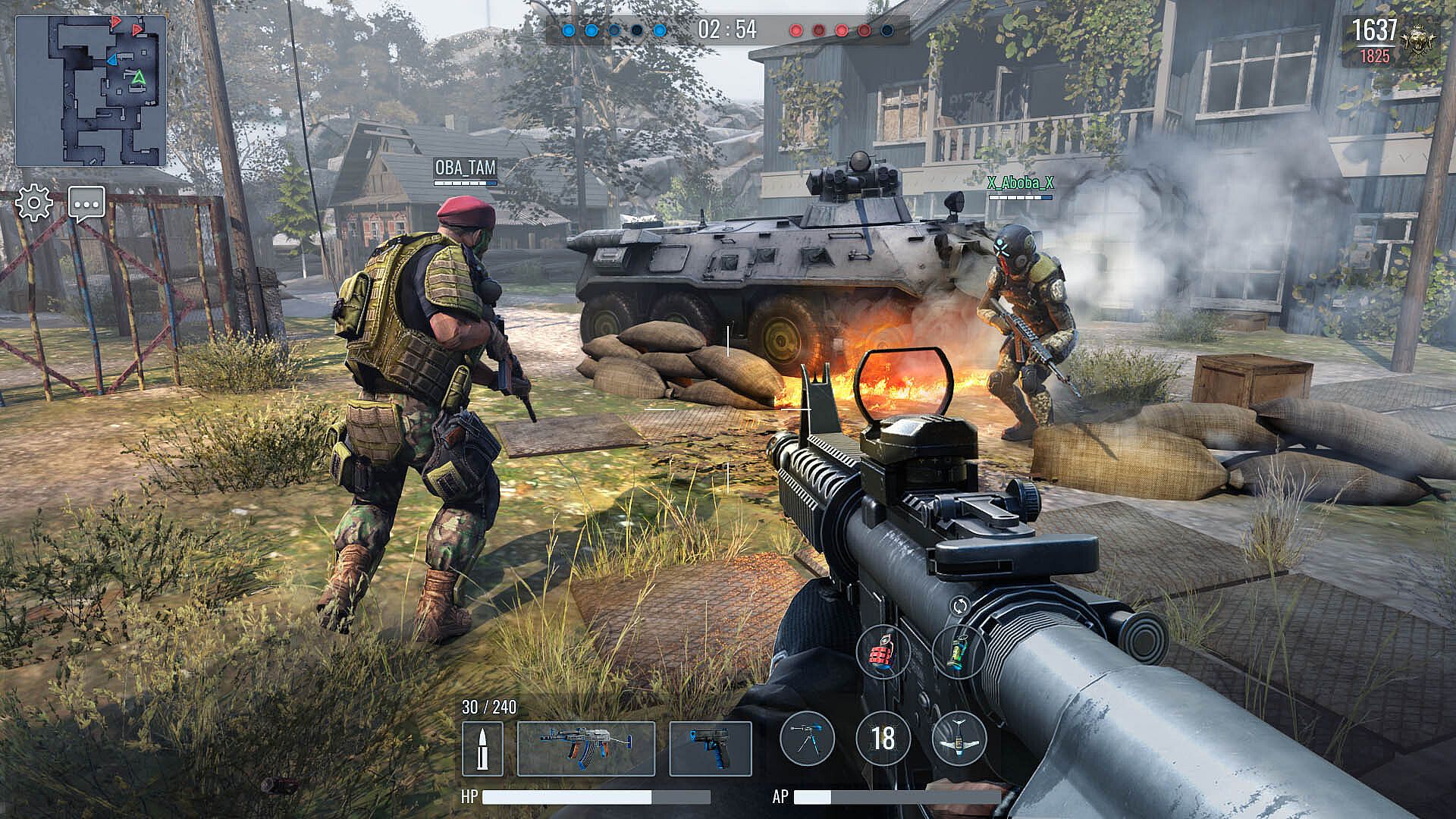Click the circular arrows swap icon

(959, 606)
